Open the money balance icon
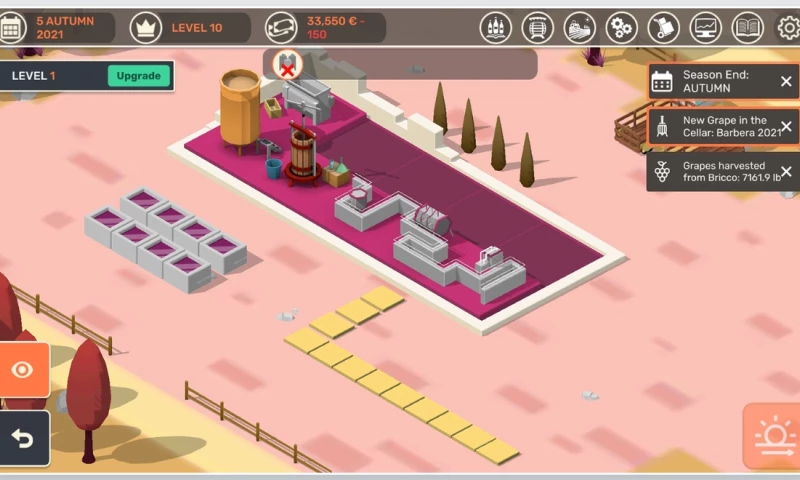The image size is (800, 480). coord(283,28)
